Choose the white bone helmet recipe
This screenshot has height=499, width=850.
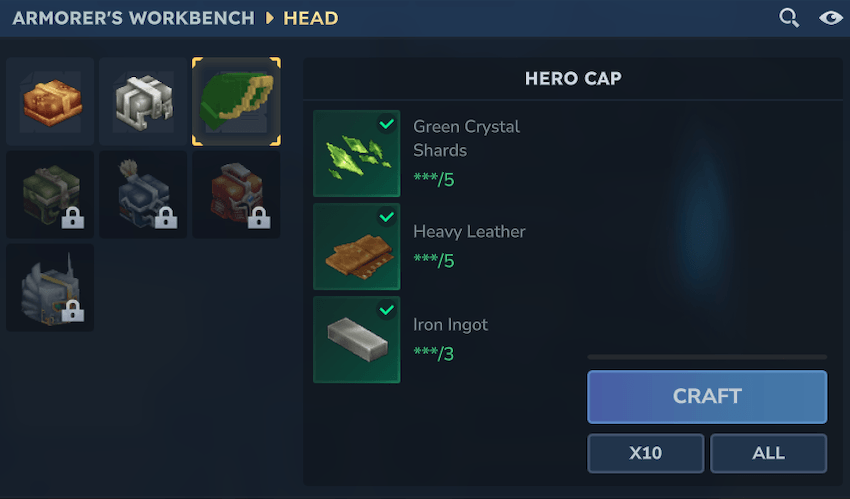point(143,101)
